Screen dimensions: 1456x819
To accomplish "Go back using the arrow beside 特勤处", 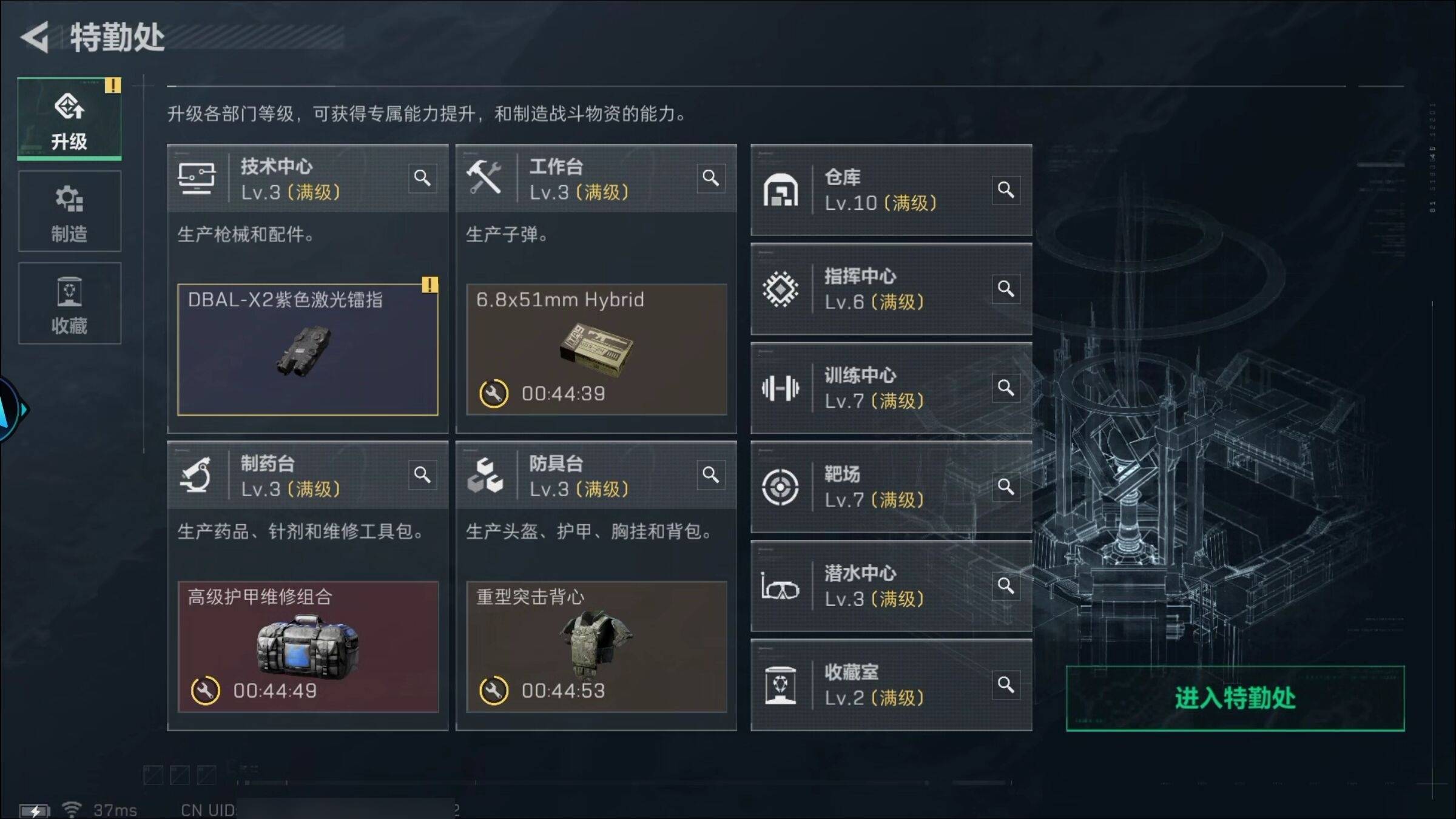I will [x=35, y=38].
